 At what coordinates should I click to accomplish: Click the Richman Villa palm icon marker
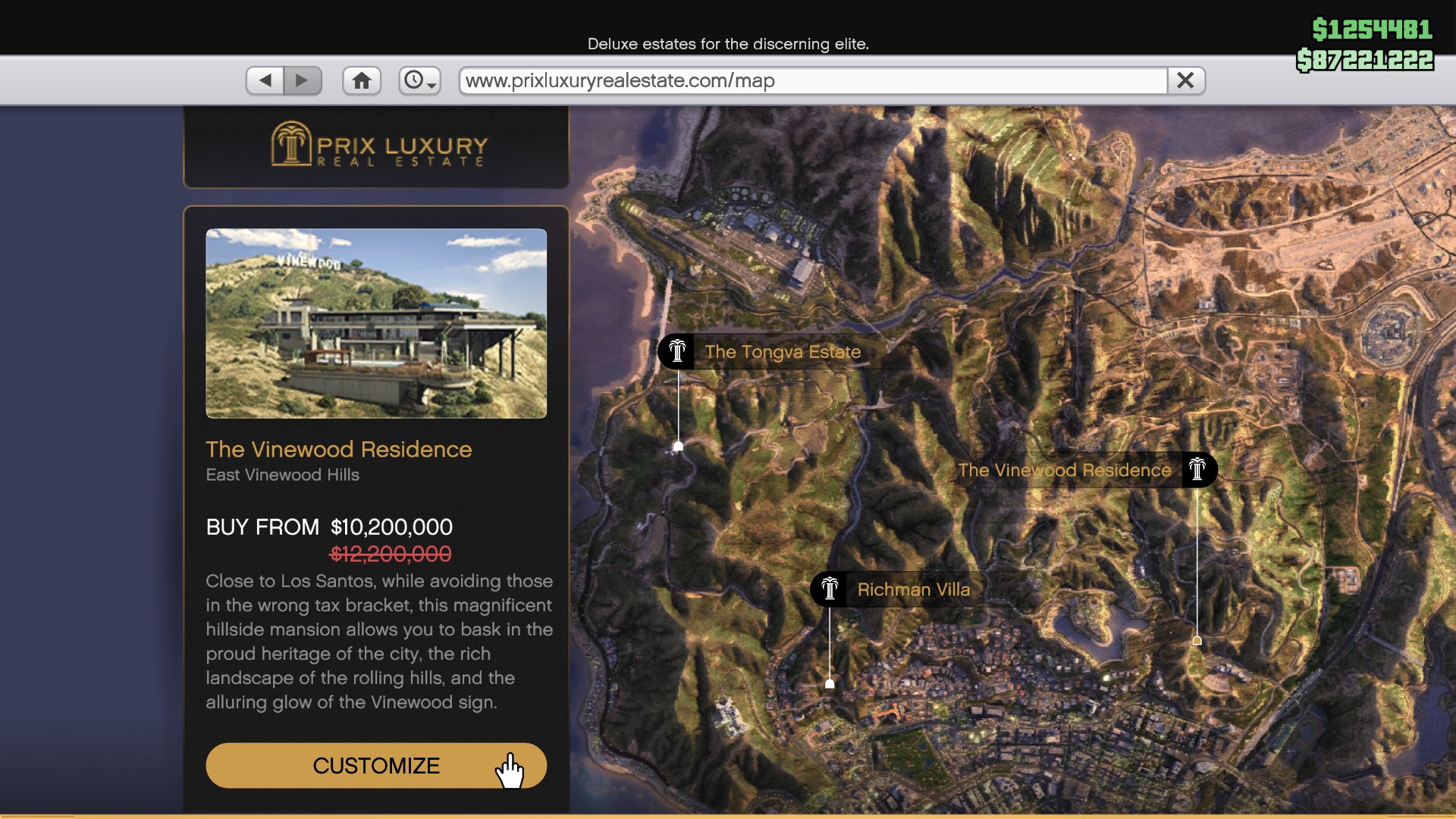[830, 589]
